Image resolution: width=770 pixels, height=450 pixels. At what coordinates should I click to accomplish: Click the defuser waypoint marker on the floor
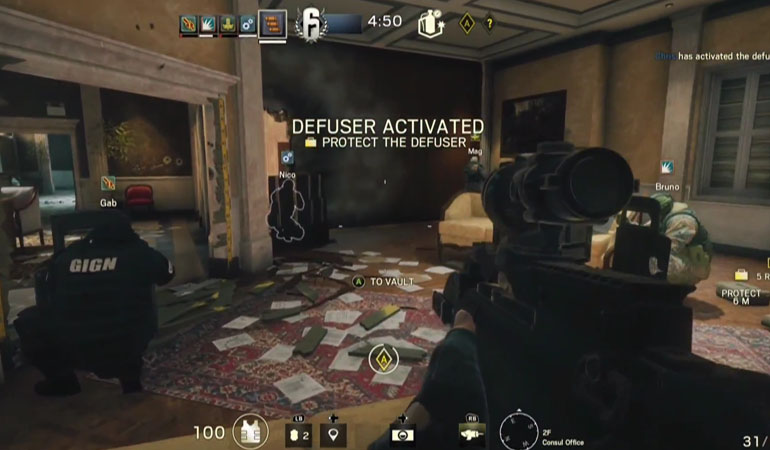click(x=382, y=359)
